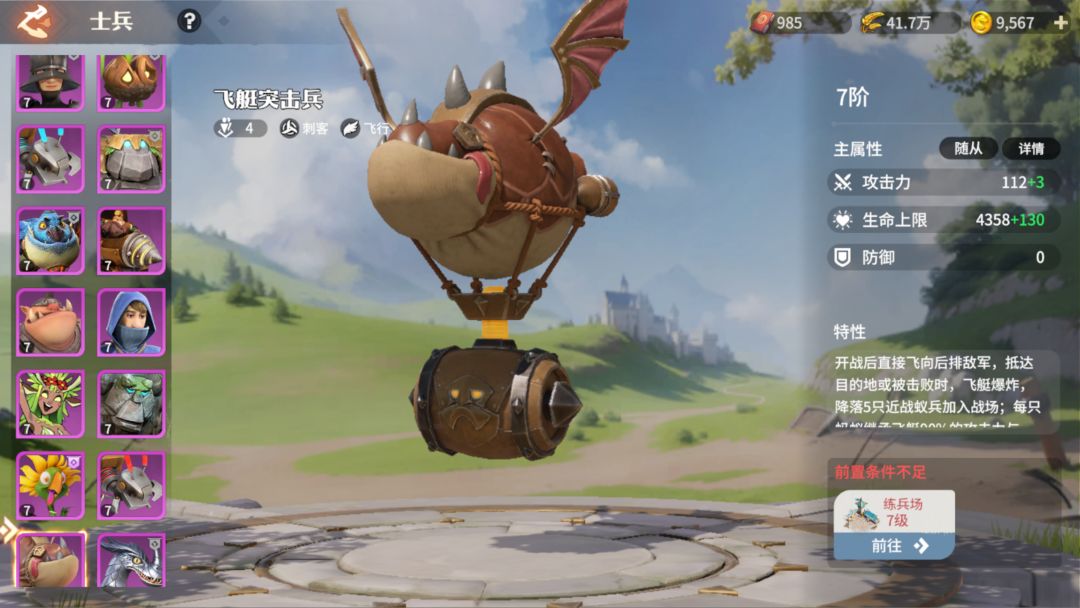Open the question mark help button
1080x608 pixels.
pos(188,21)
